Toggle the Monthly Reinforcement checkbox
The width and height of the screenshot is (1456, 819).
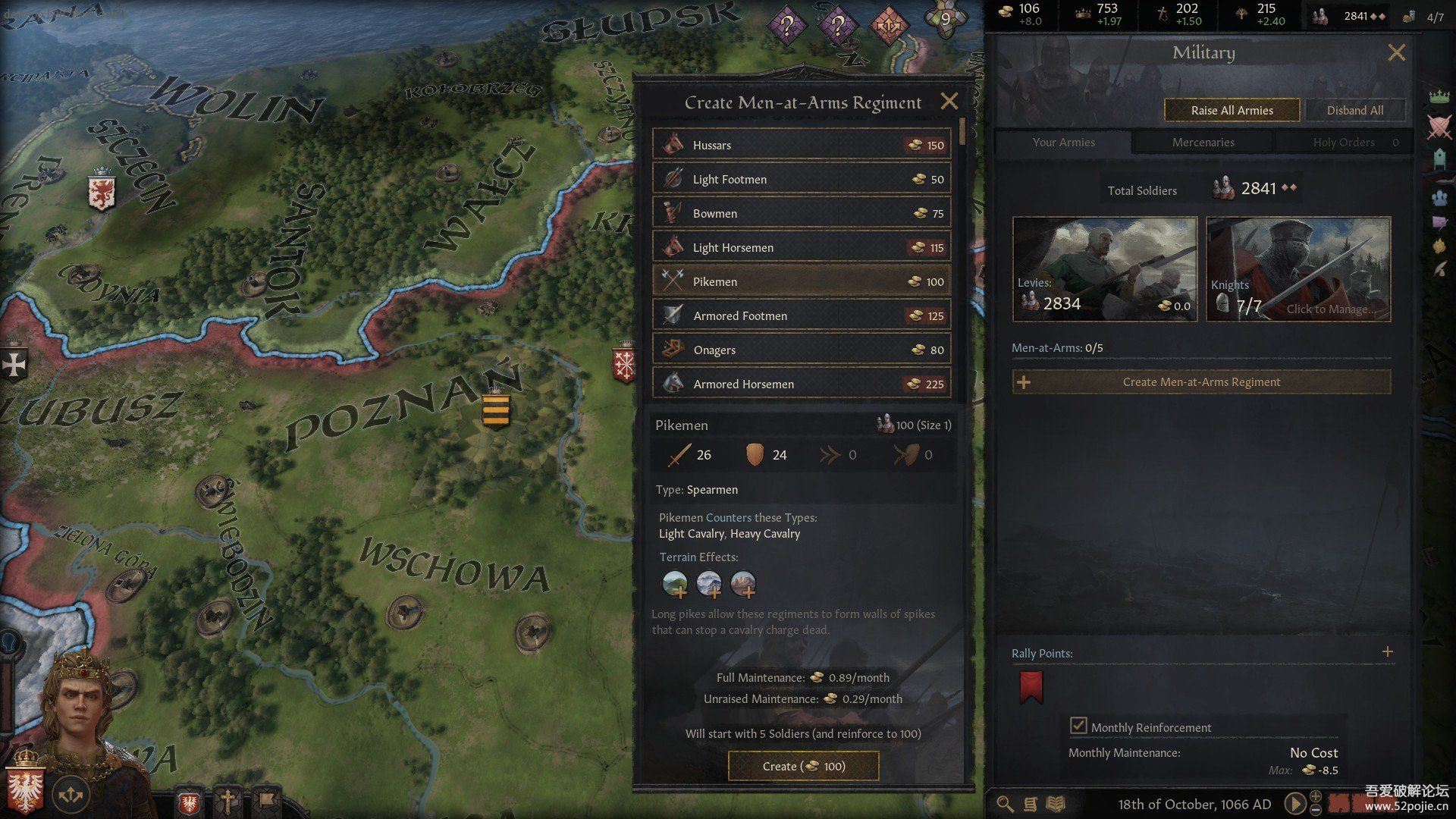click(1078, 726)
